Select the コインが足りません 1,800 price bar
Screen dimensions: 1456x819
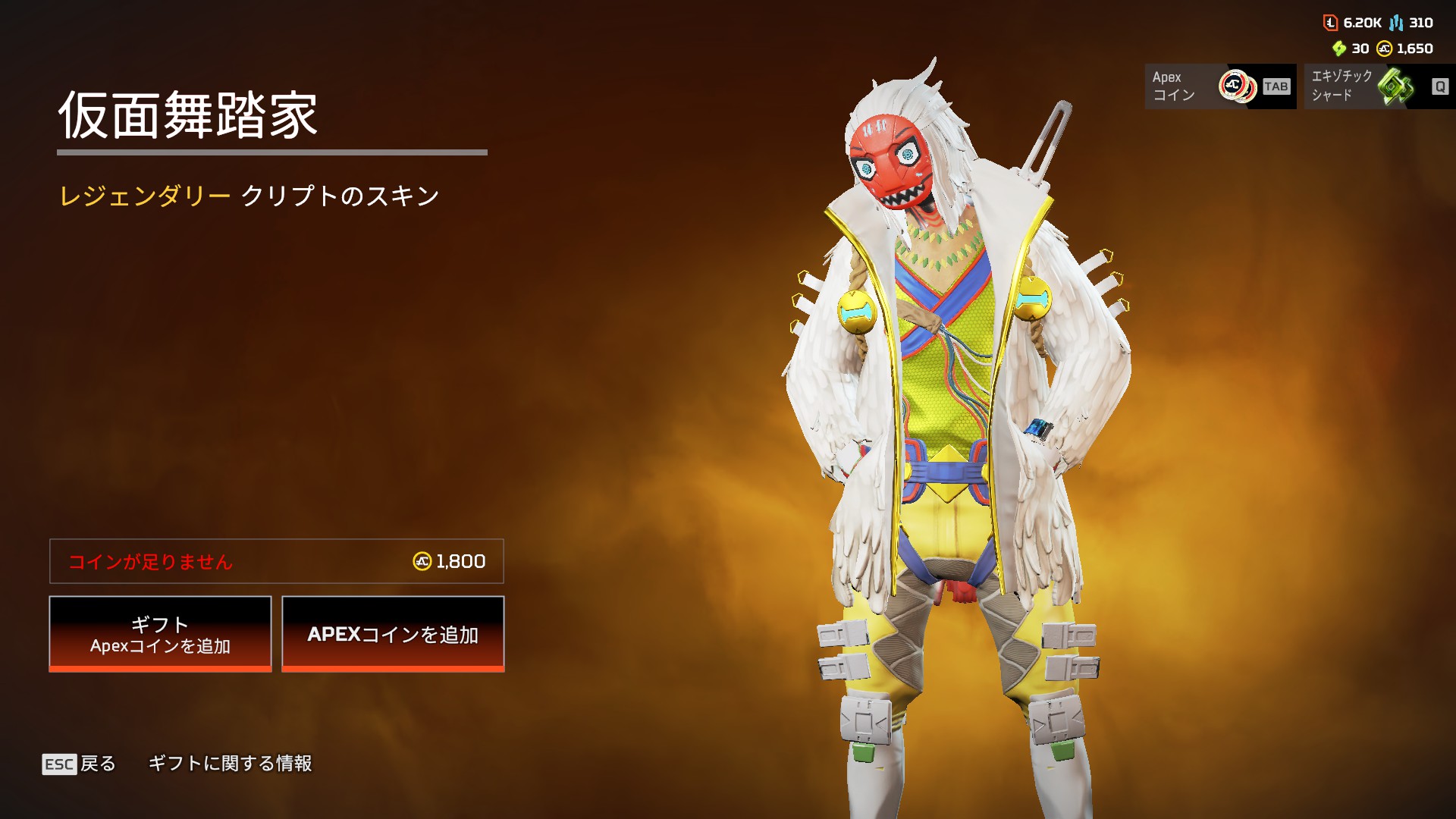click(277, 561)
